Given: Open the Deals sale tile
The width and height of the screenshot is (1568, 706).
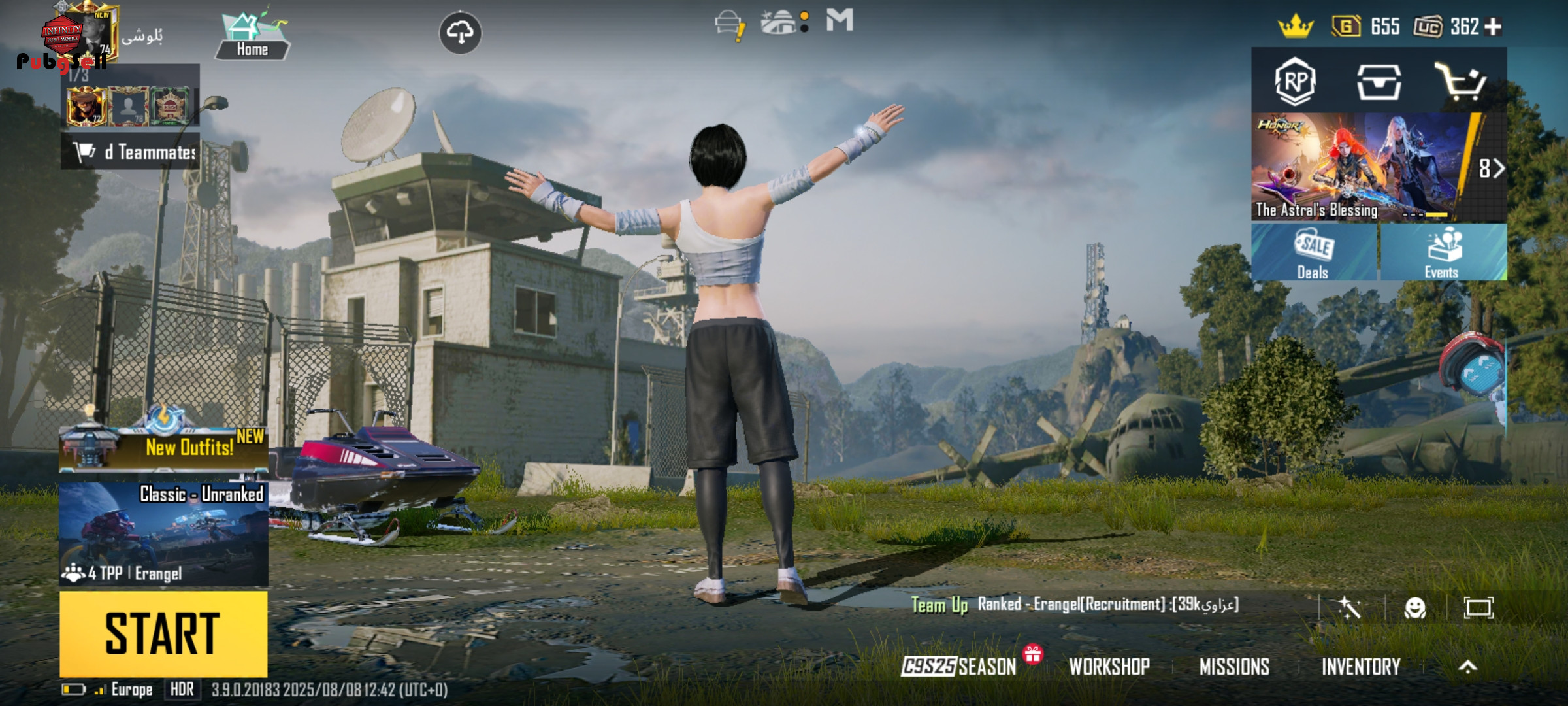Looking at the screenshot, I should [x=1314, y=253].
